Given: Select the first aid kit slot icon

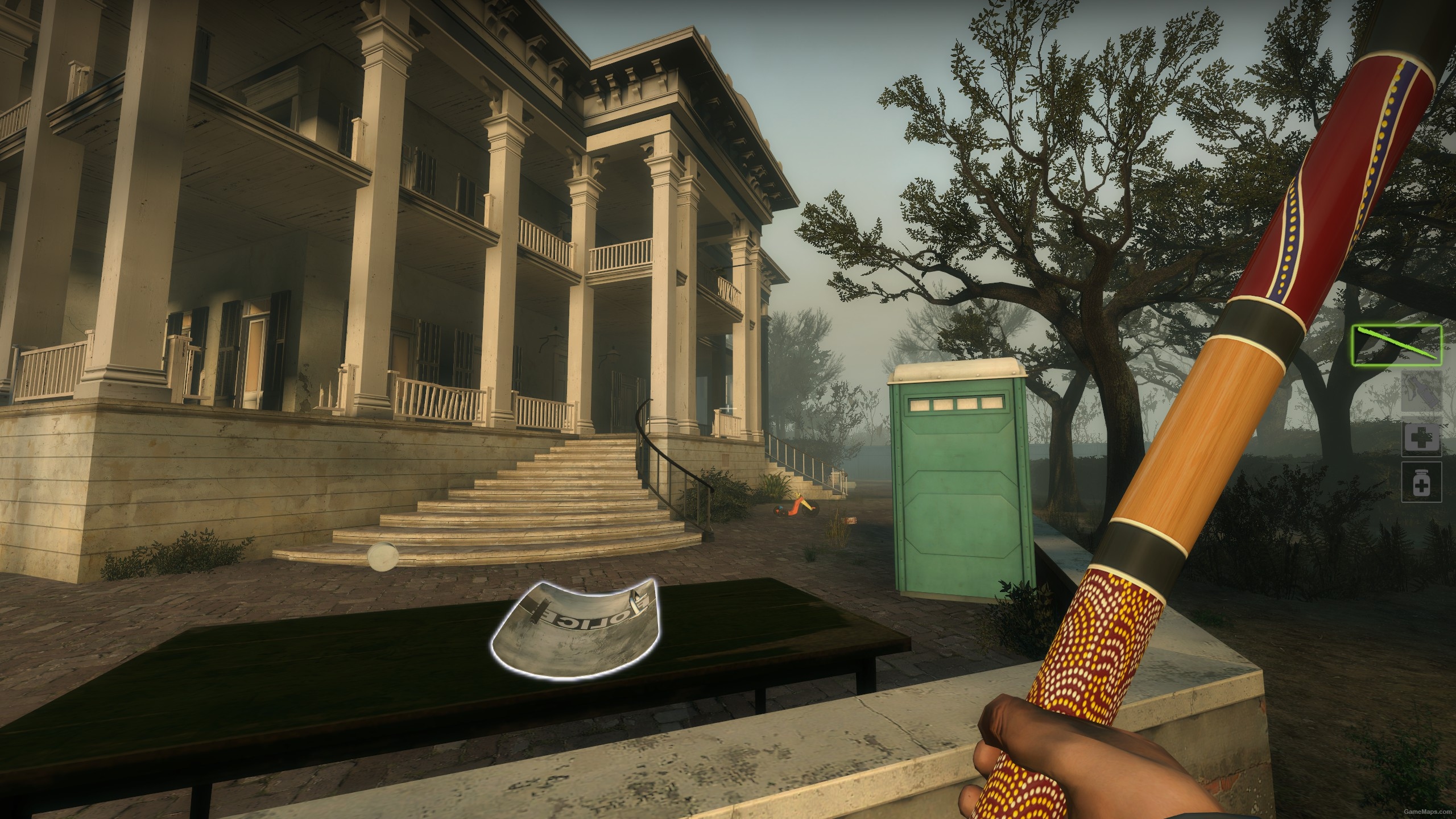Looking at the screenshot, I should click(1422, 438).
